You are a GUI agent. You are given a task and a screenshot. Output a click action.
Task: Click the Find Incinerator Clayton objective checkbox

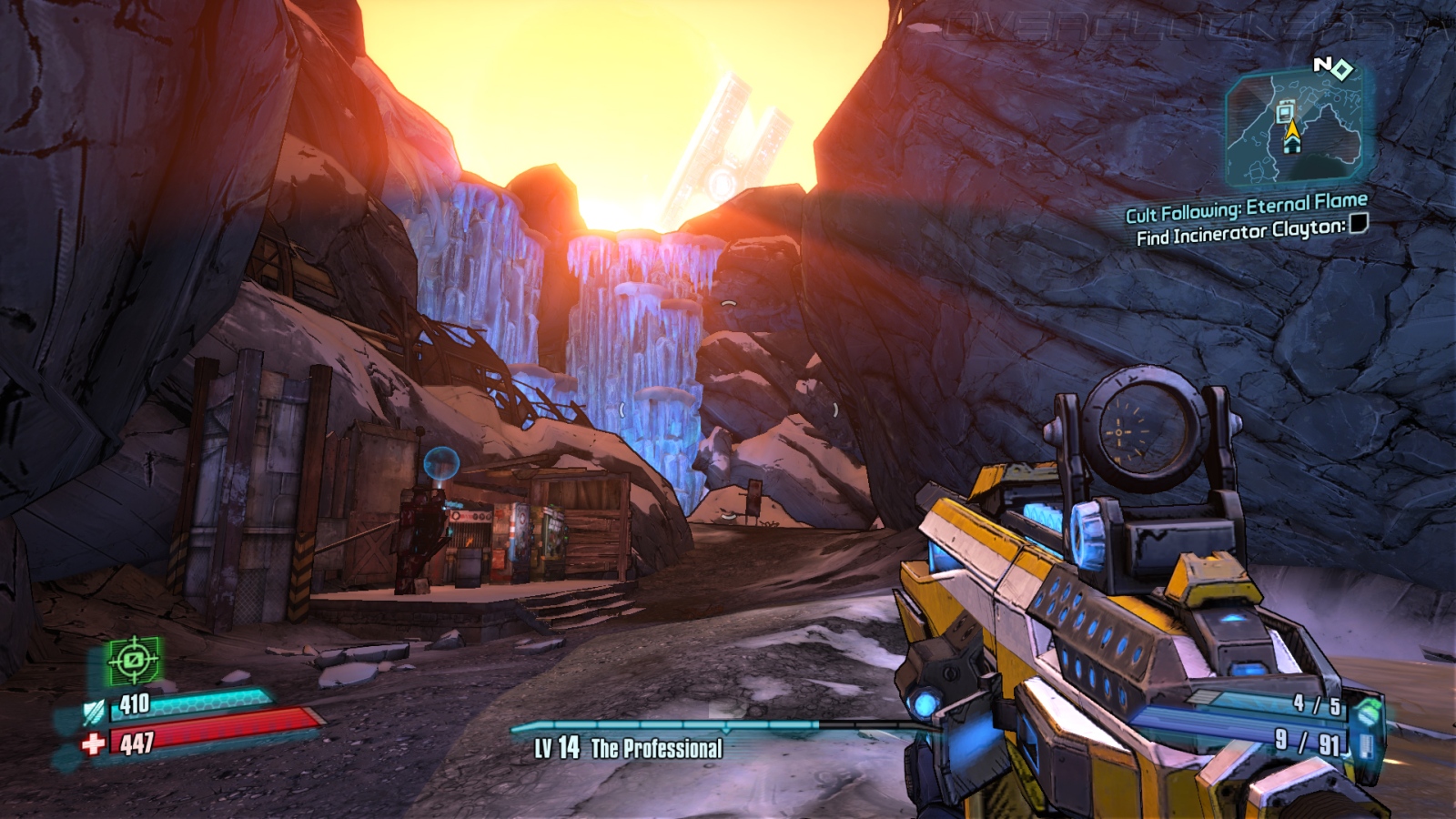(x=1358, y=224)
